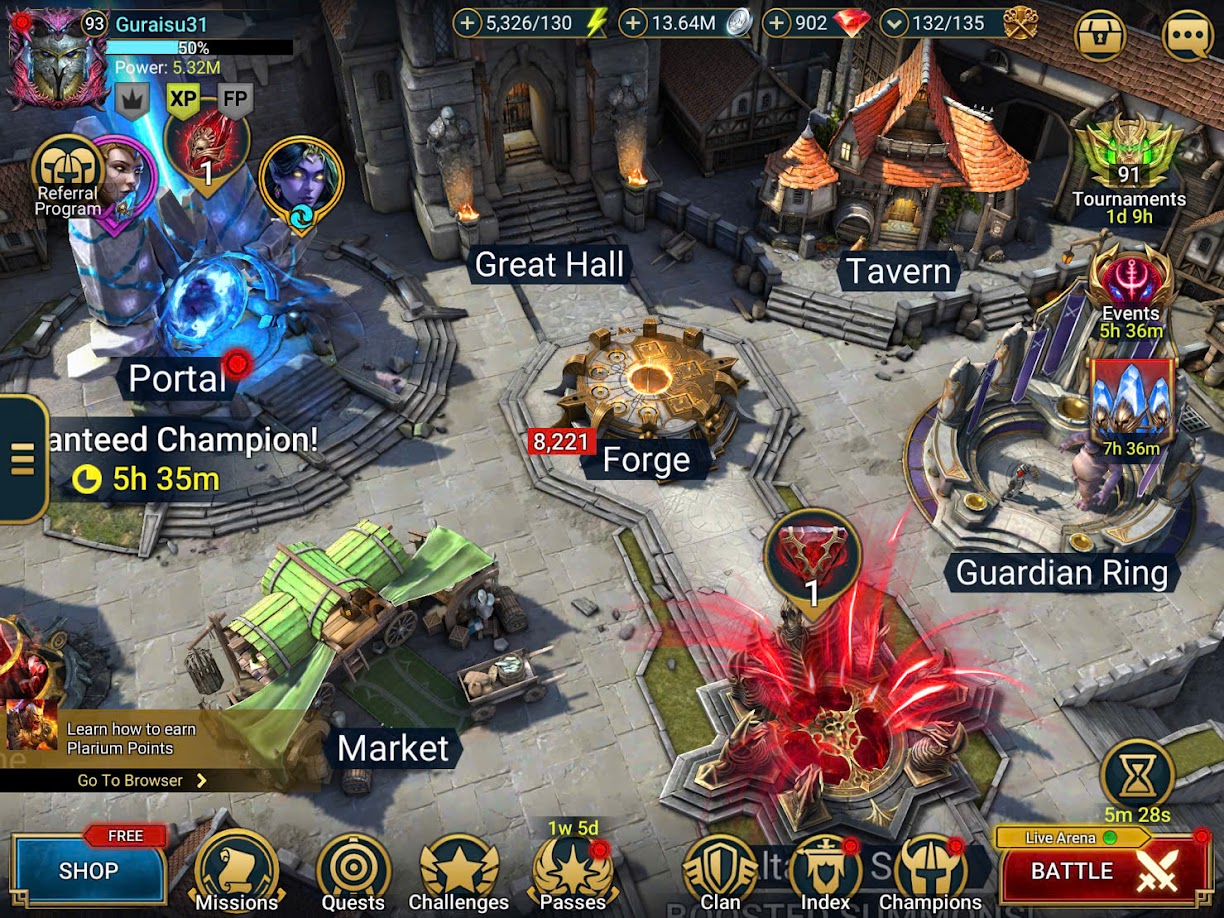Open the Passes menu

pos(572,872)
